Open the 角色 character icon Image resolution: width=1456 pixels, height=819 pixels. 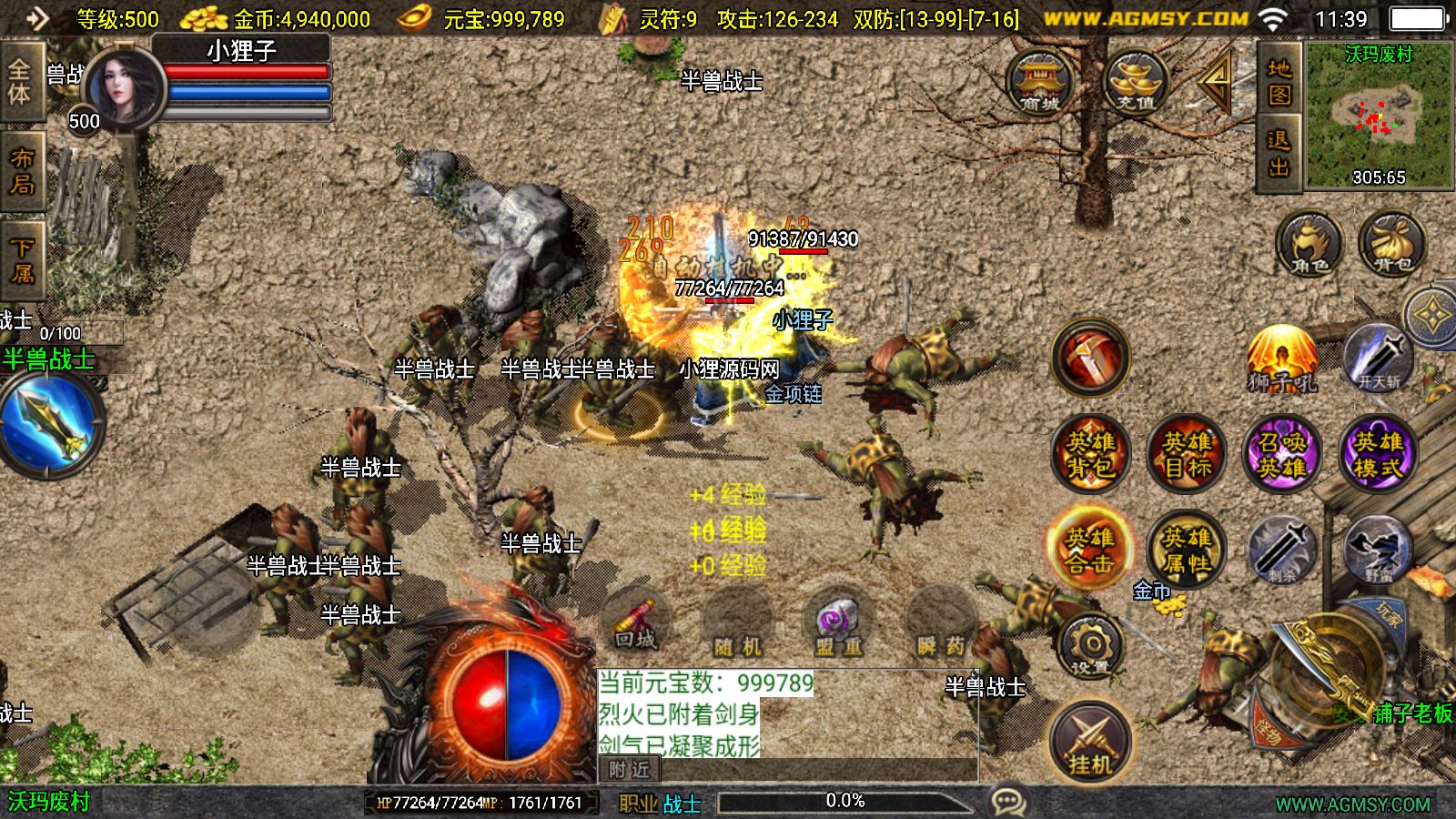click(1309, 244)
